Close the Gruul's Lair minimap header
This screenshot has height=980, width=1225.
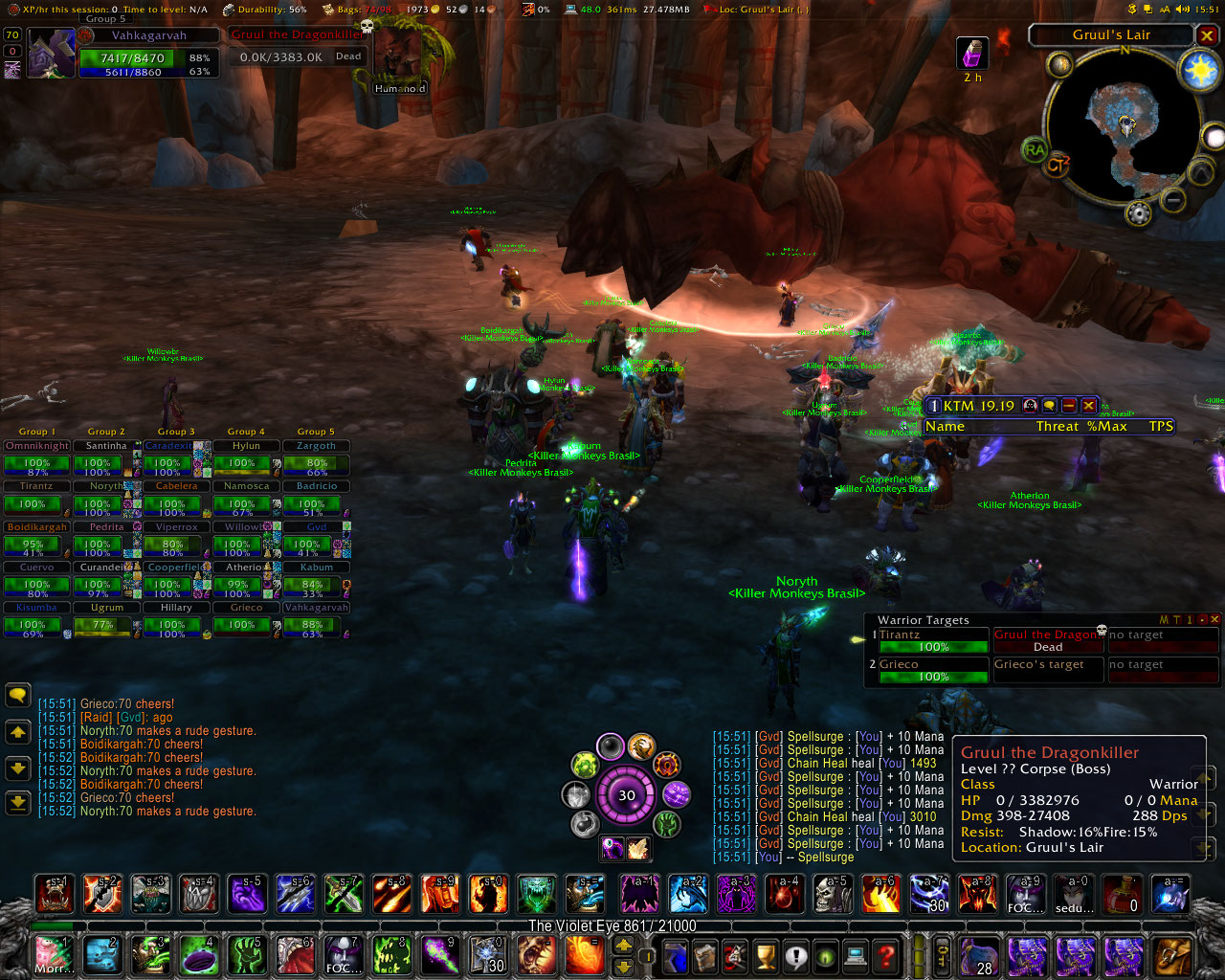[x=1207, y=35]
